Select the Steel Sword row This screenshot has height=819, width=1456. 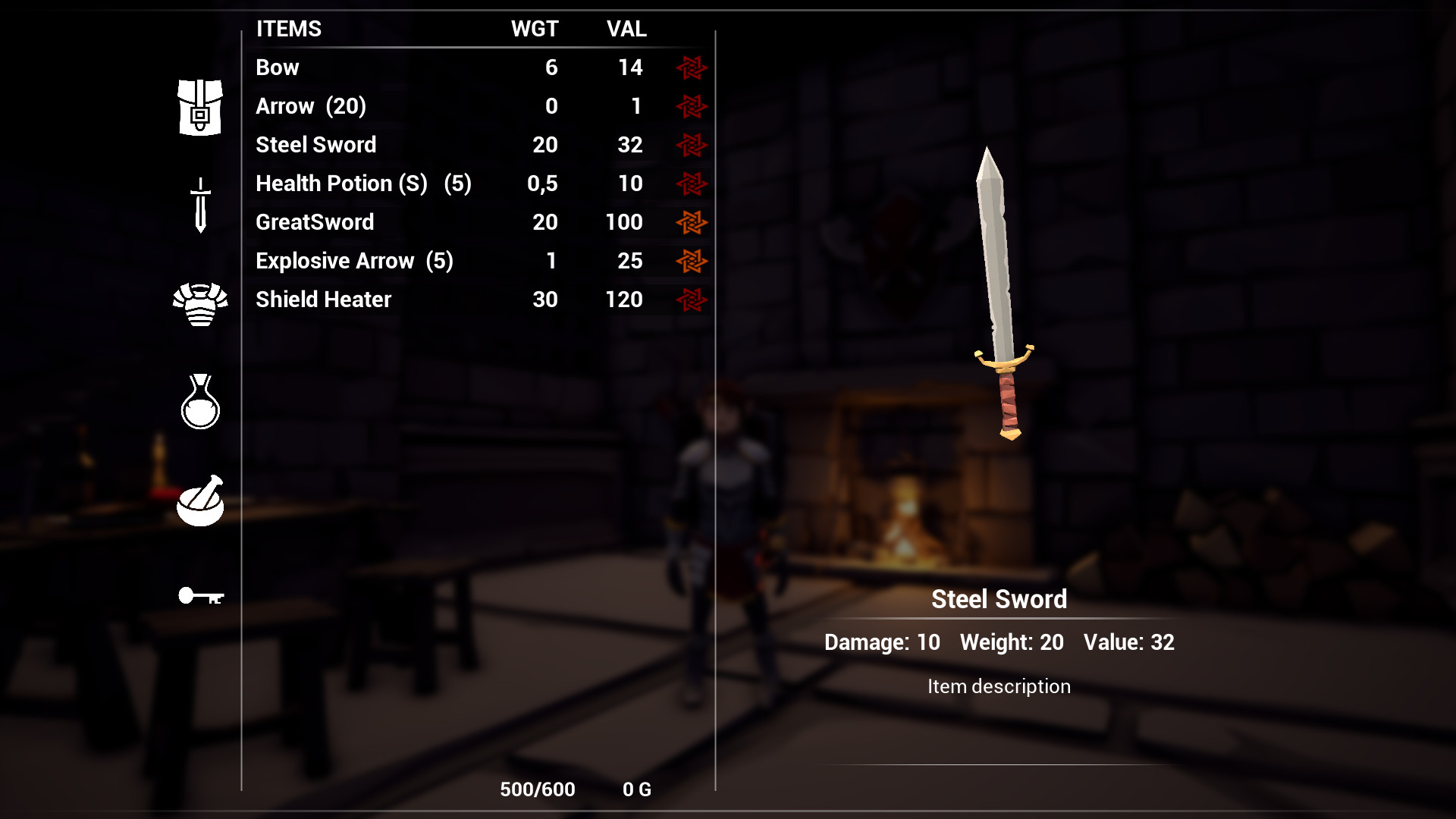(x=316, y=145)
